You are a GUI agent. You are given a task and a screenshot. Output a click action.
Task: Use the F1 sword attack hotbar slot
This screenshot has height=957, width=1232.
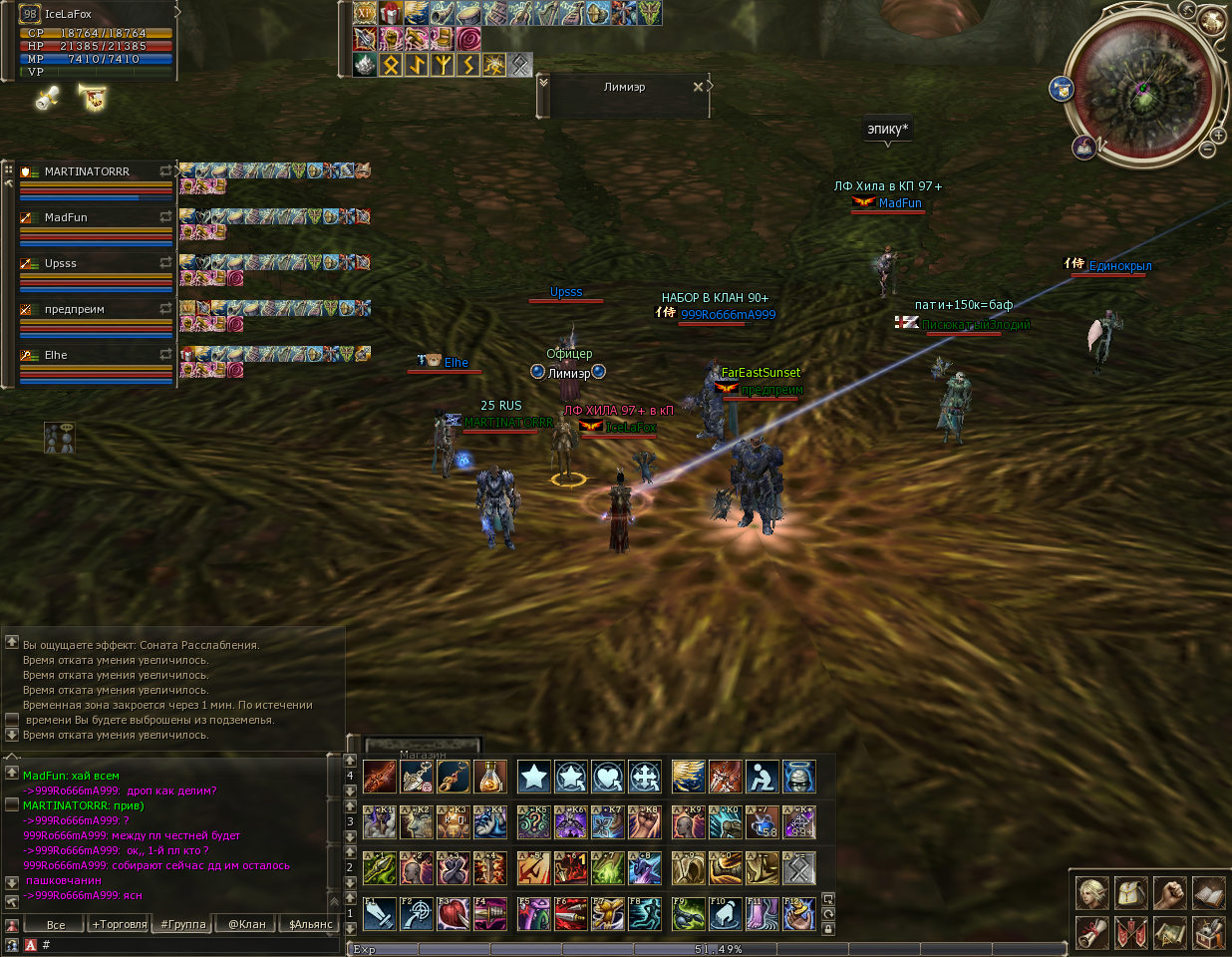[x=380, y=913]
